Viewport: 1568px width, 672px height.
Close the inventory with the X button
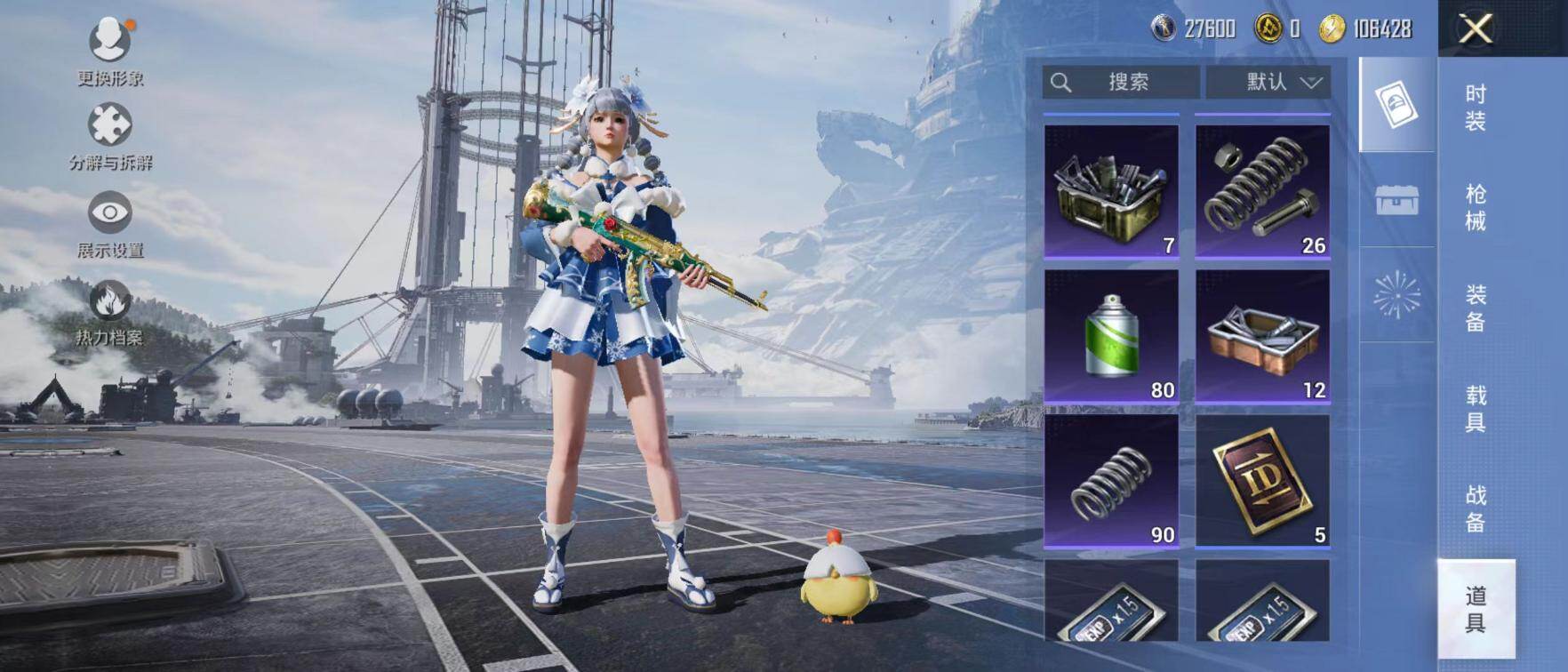coord(1476,29)
